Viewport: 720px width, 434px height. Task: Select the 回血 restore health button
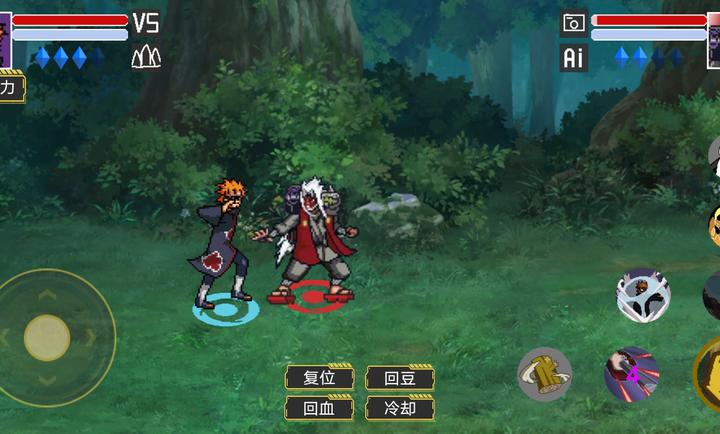[x=319, y=408]
